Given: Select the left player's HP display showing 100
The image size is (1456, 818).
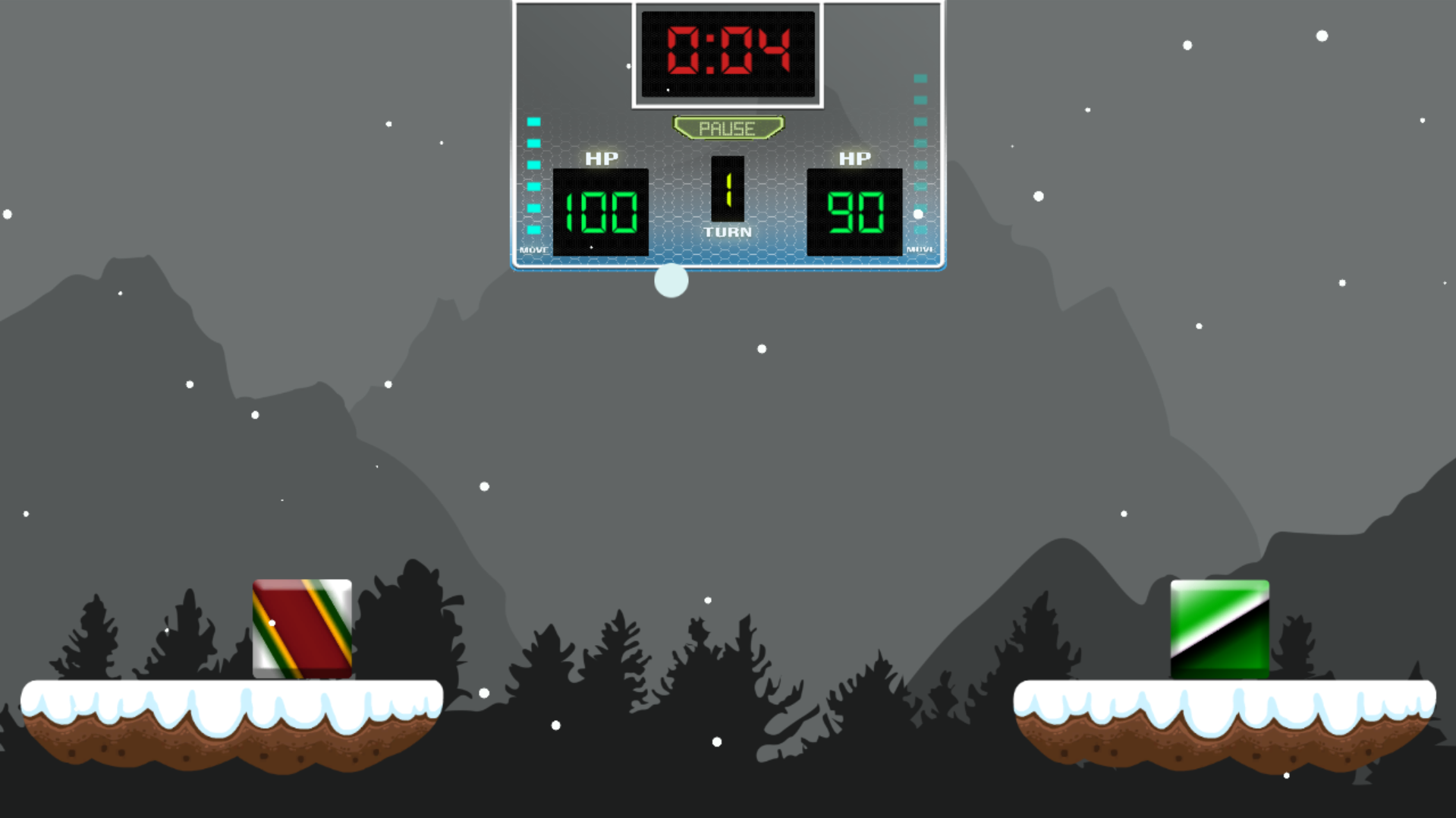Looking at the screenshot, I should (x=600, y=212).
